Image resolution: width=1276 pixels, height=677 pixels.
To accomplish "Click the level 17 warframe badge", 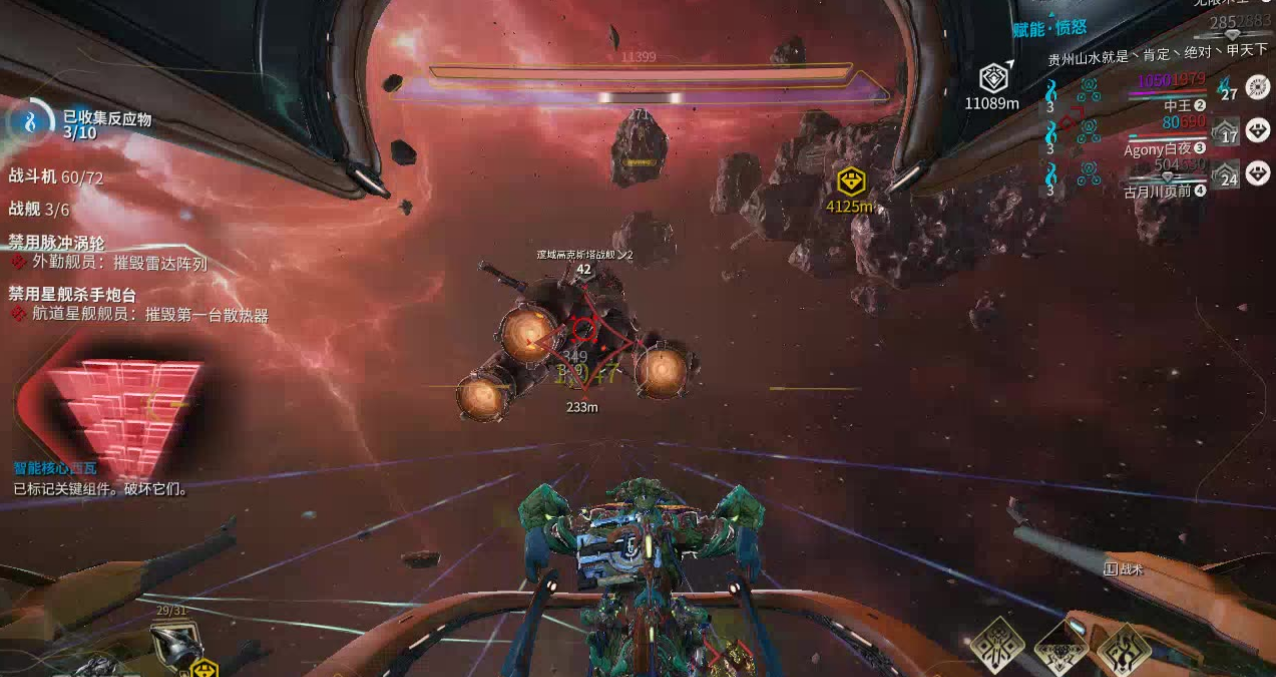I will tap(1225, 133).
